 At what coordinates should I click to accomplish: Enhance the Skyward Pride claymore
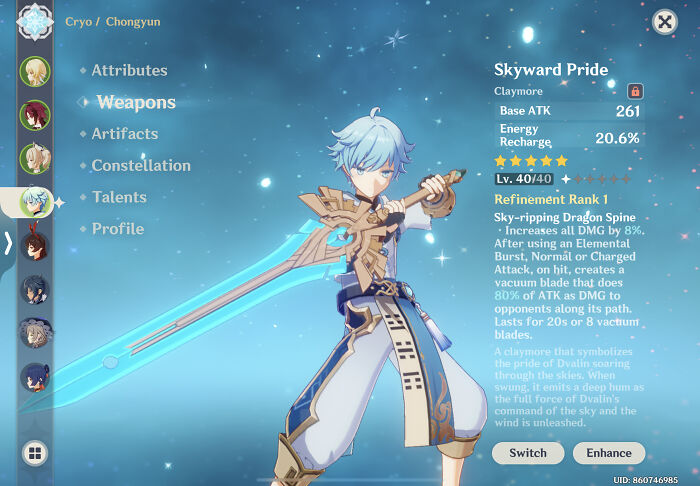point(609,453)
